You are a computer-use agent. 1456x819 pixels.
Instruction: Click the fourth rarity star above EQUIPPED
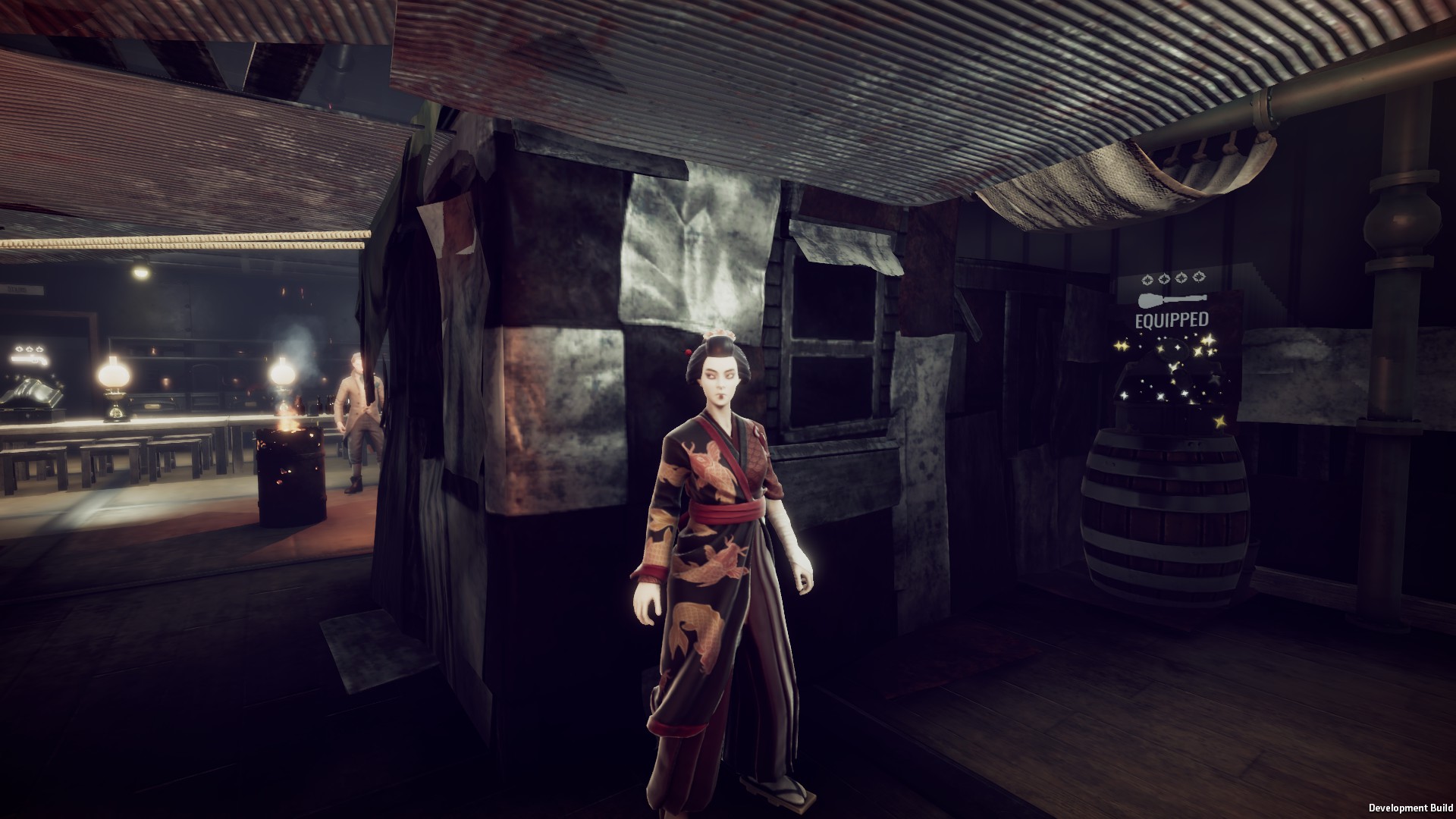(1199, 278)
